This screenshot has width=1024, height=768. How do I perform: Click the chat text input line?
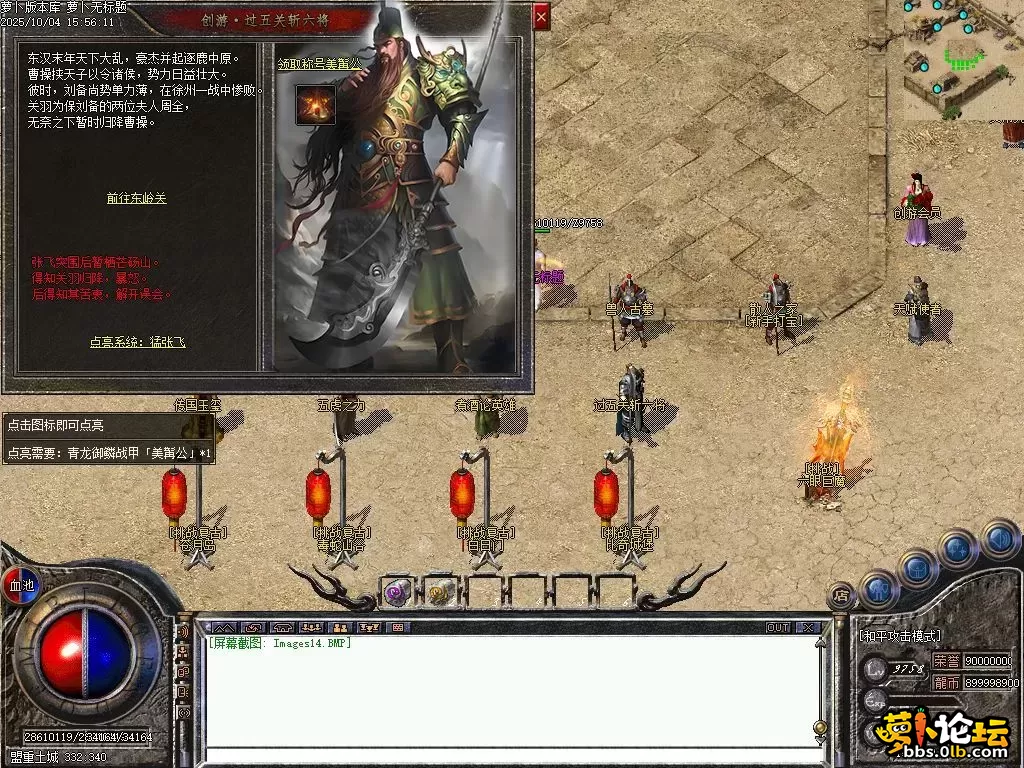[x=510, y=756]
